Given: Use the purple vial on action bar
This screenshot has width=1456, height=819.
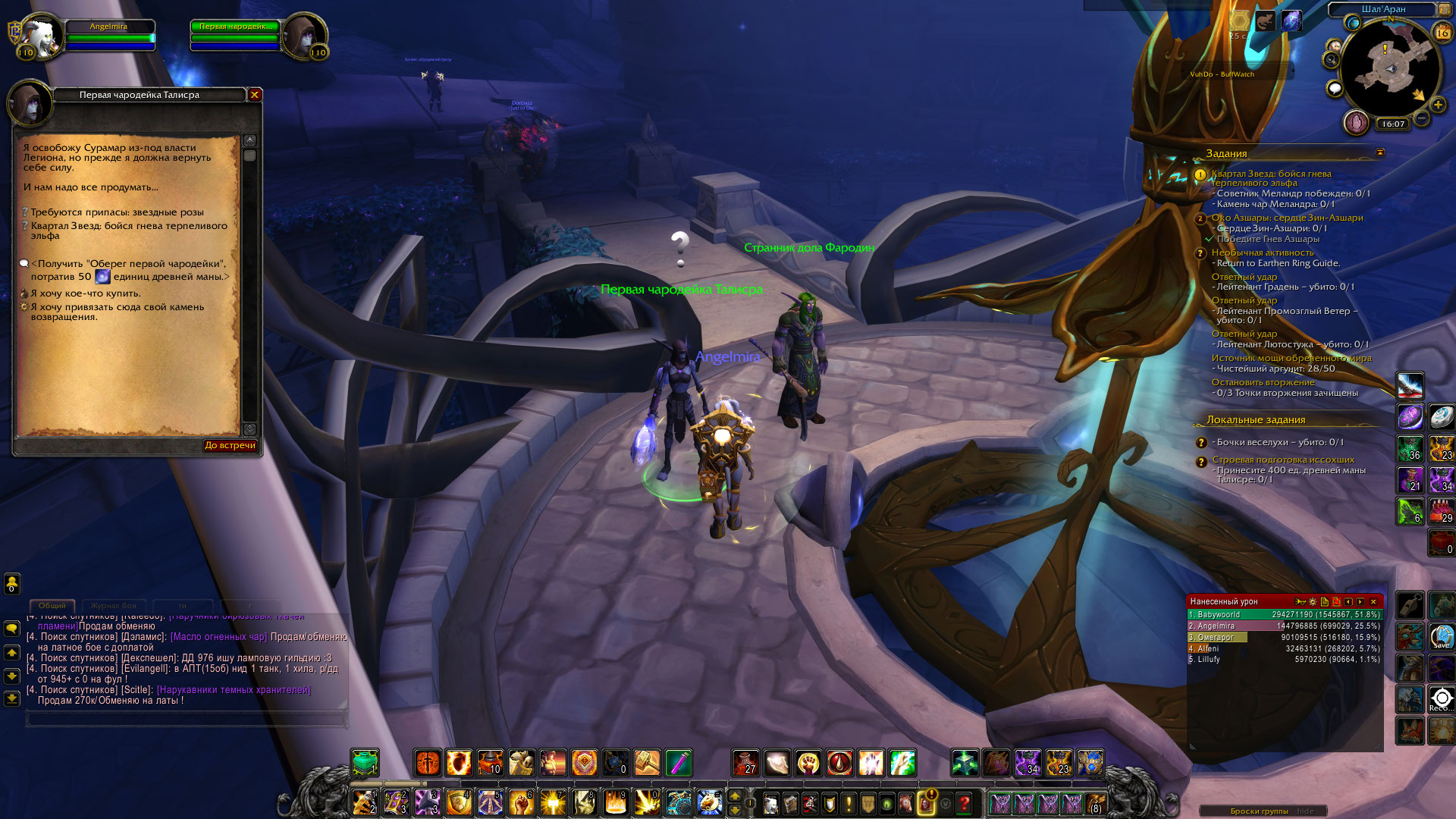Looking at the screenshot, I should pyautogui.click(x=678, y=763).
